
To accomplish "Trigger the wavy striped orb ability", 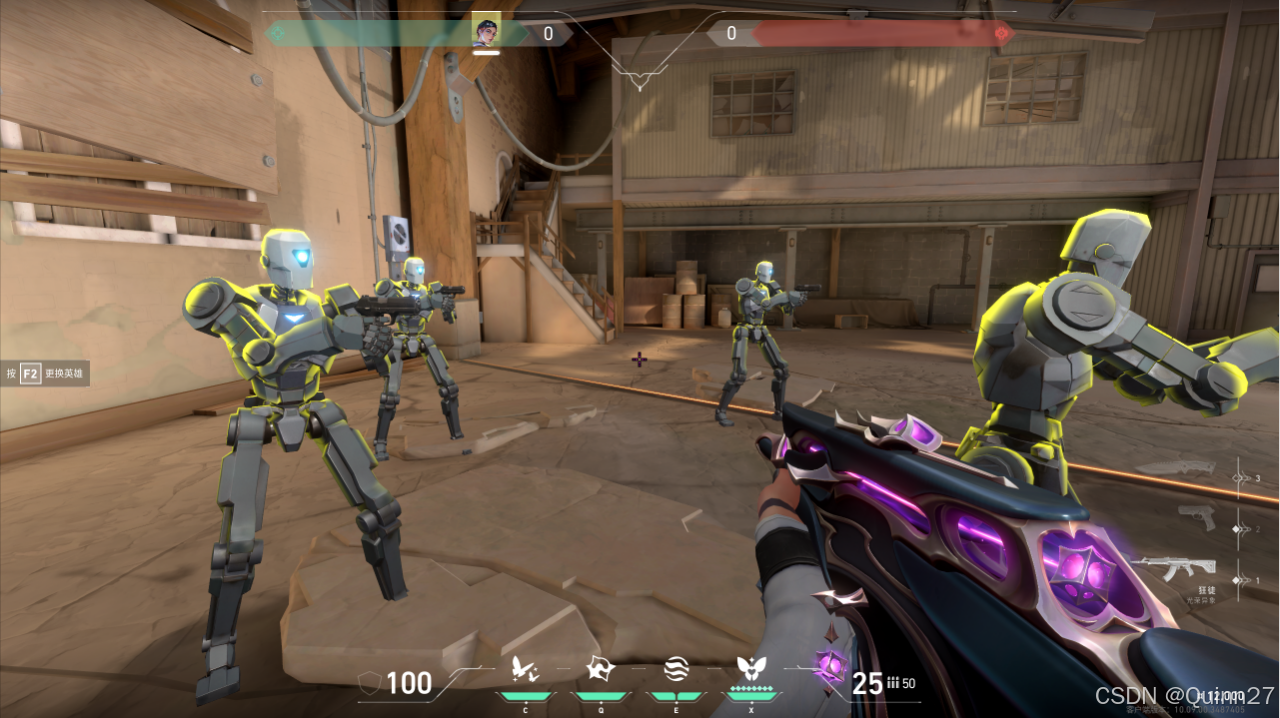I will coord(675,669).
